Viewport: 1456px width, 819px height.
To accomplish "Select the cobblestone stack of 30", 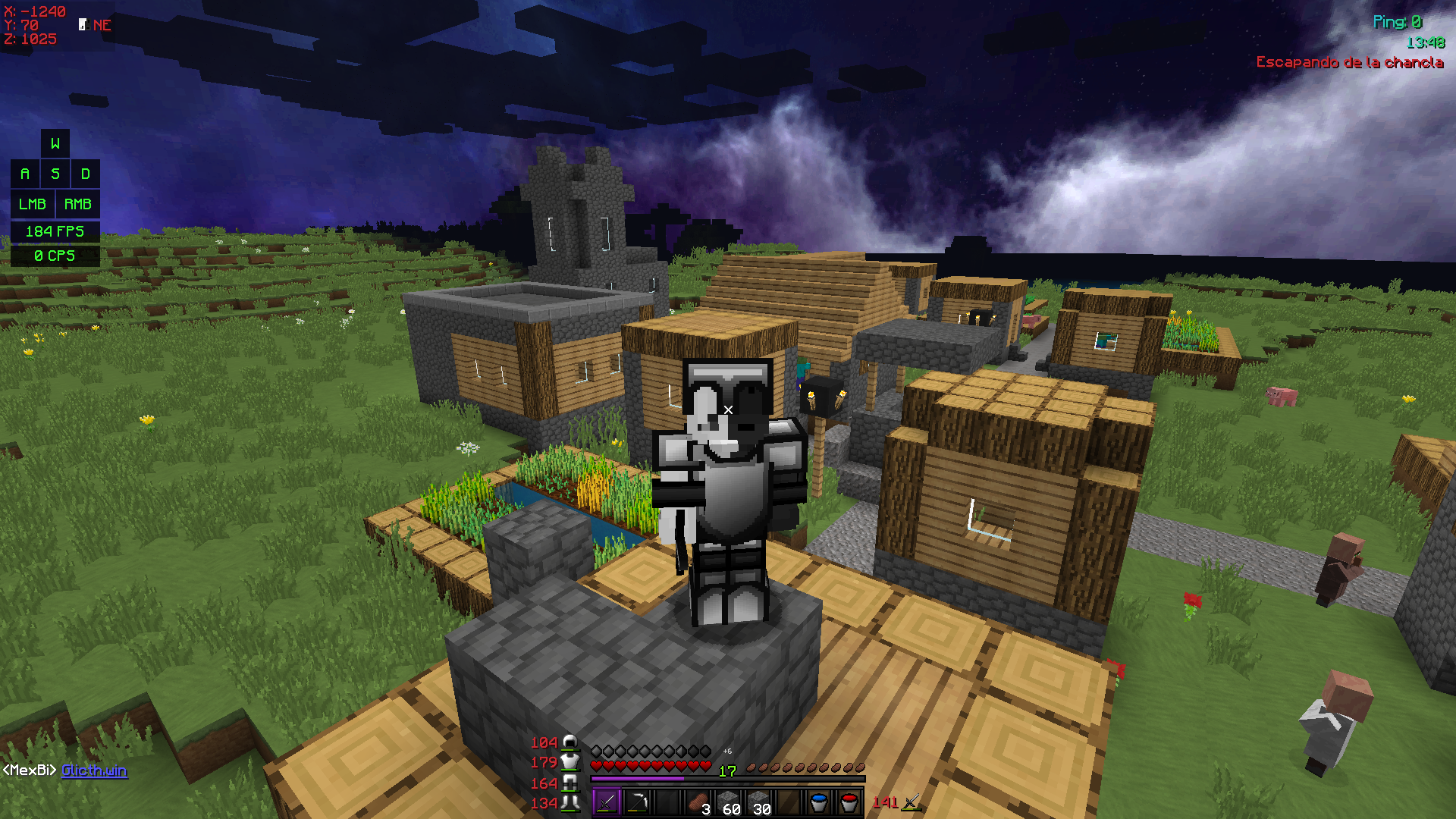I will pyautogui.click(x=758, y=802).
